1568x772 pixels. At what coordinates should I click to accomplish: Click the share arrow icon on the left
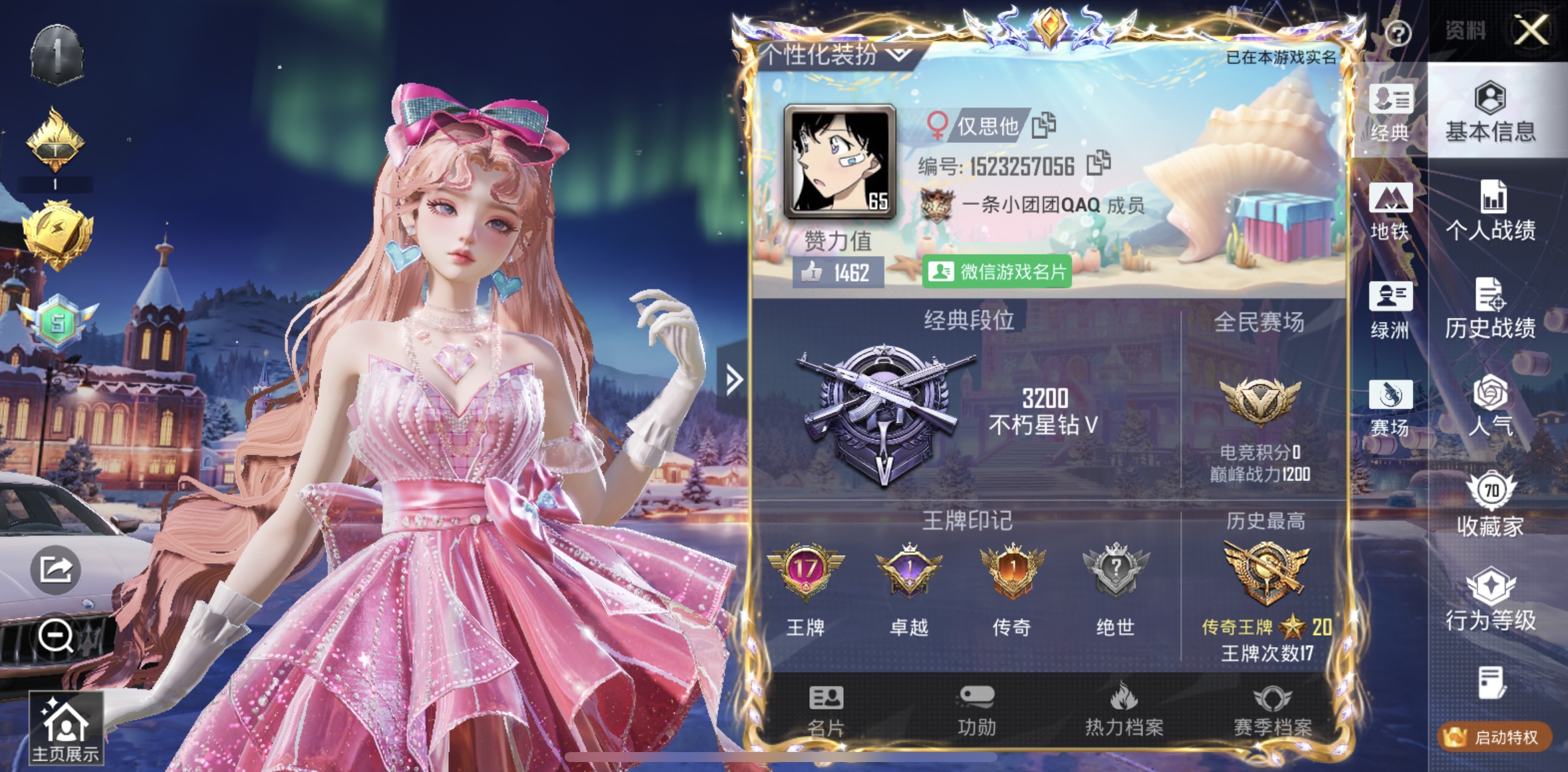tap(57, 569)
